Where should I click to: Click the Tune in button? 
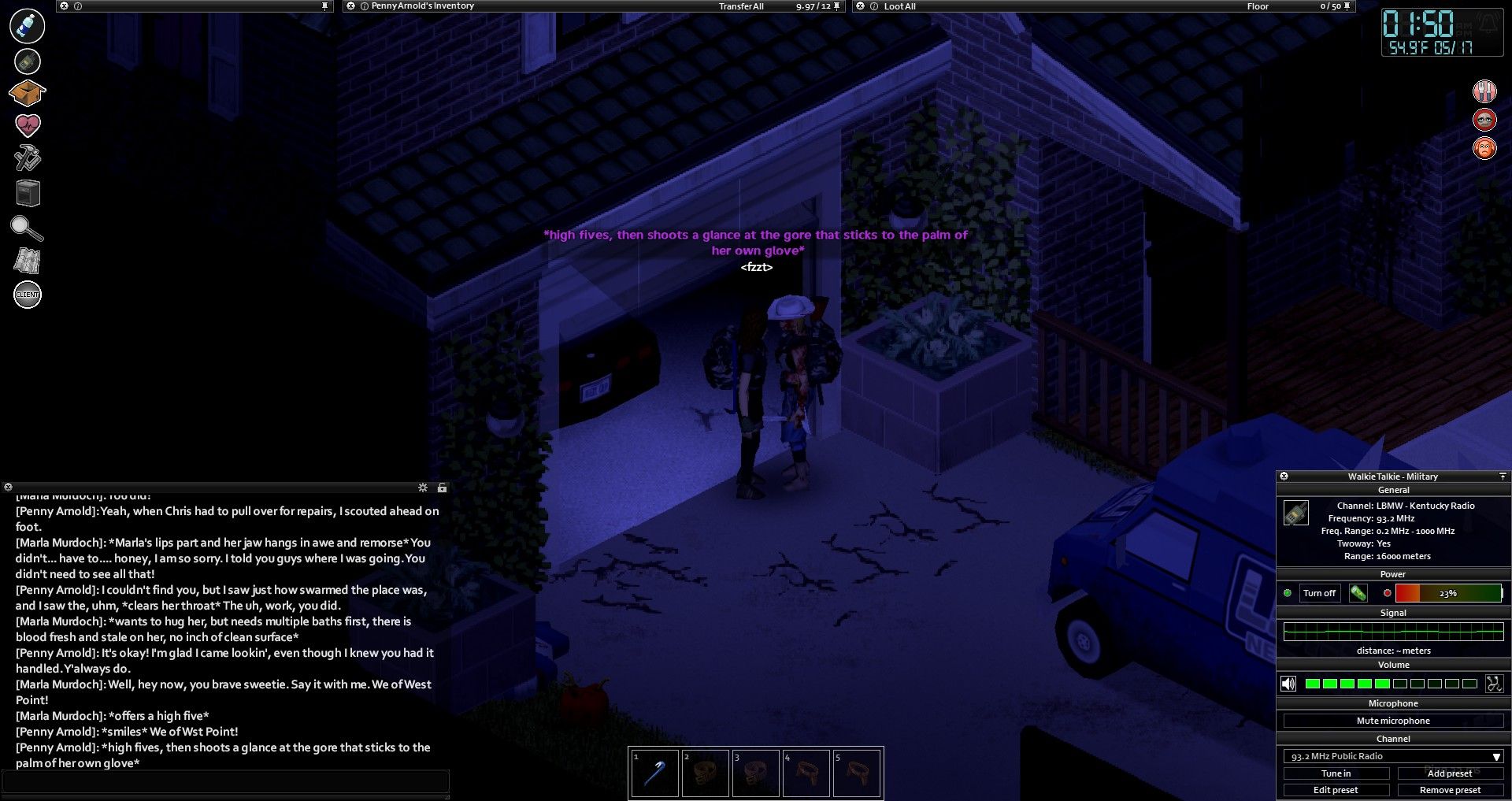click(x=1336, y=773)
